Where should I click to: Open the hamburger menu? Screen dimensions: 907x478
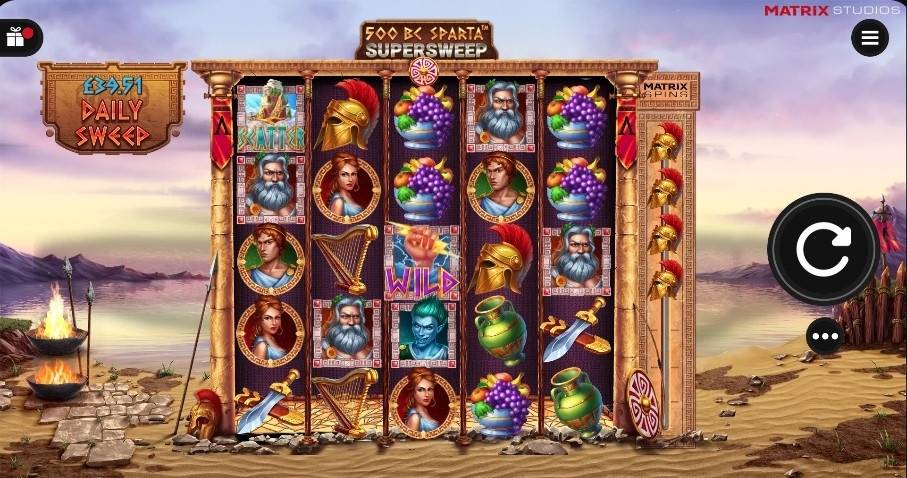point(869,38)
